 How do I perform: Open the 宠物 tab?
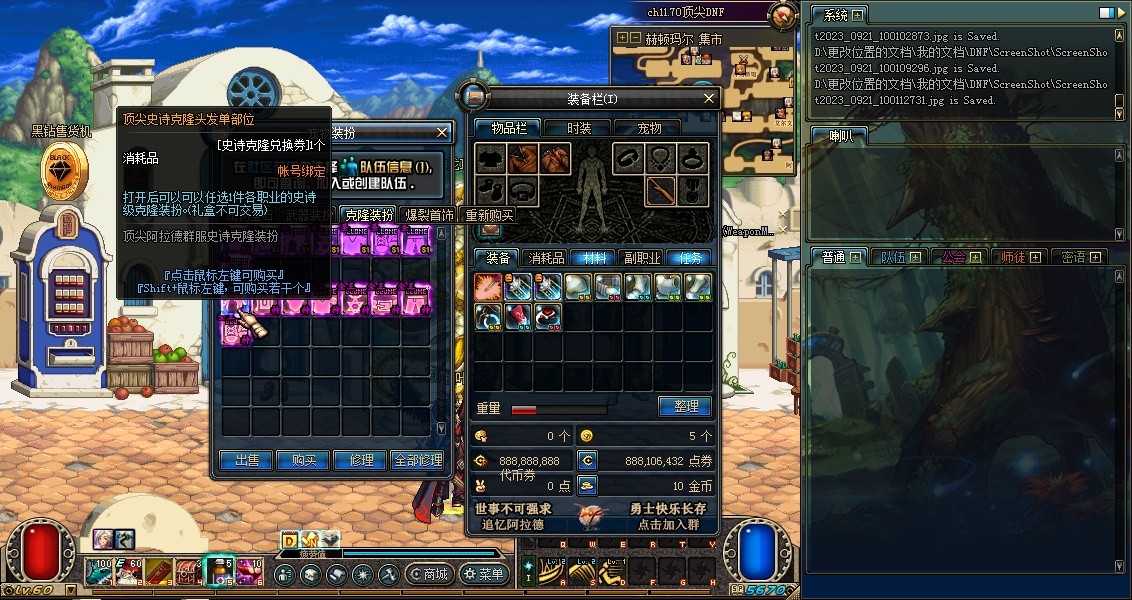tap(650, 128)
